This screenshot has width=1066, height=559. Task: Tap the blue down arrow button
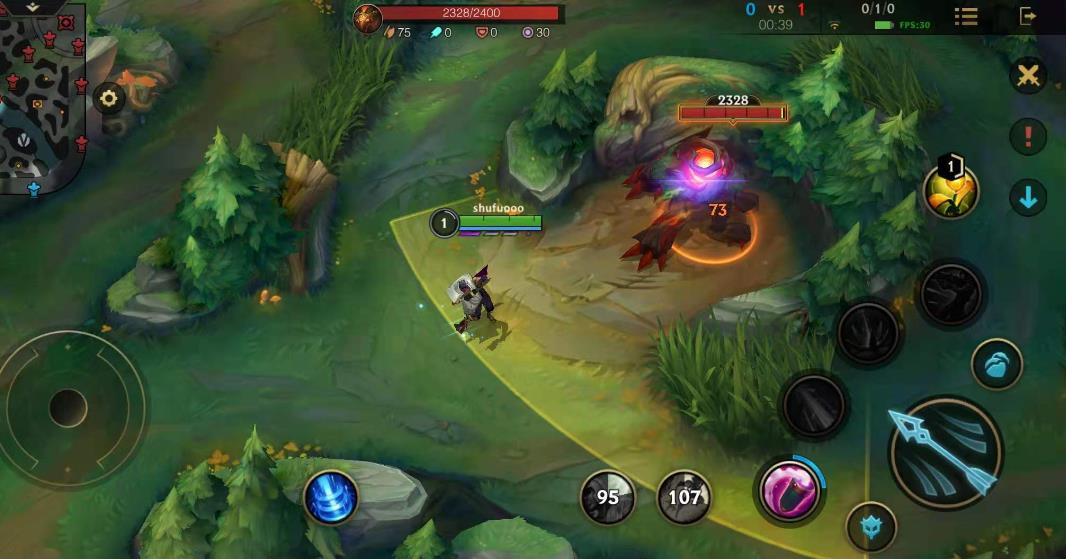pyautogui.click(x=1027, y=197)
